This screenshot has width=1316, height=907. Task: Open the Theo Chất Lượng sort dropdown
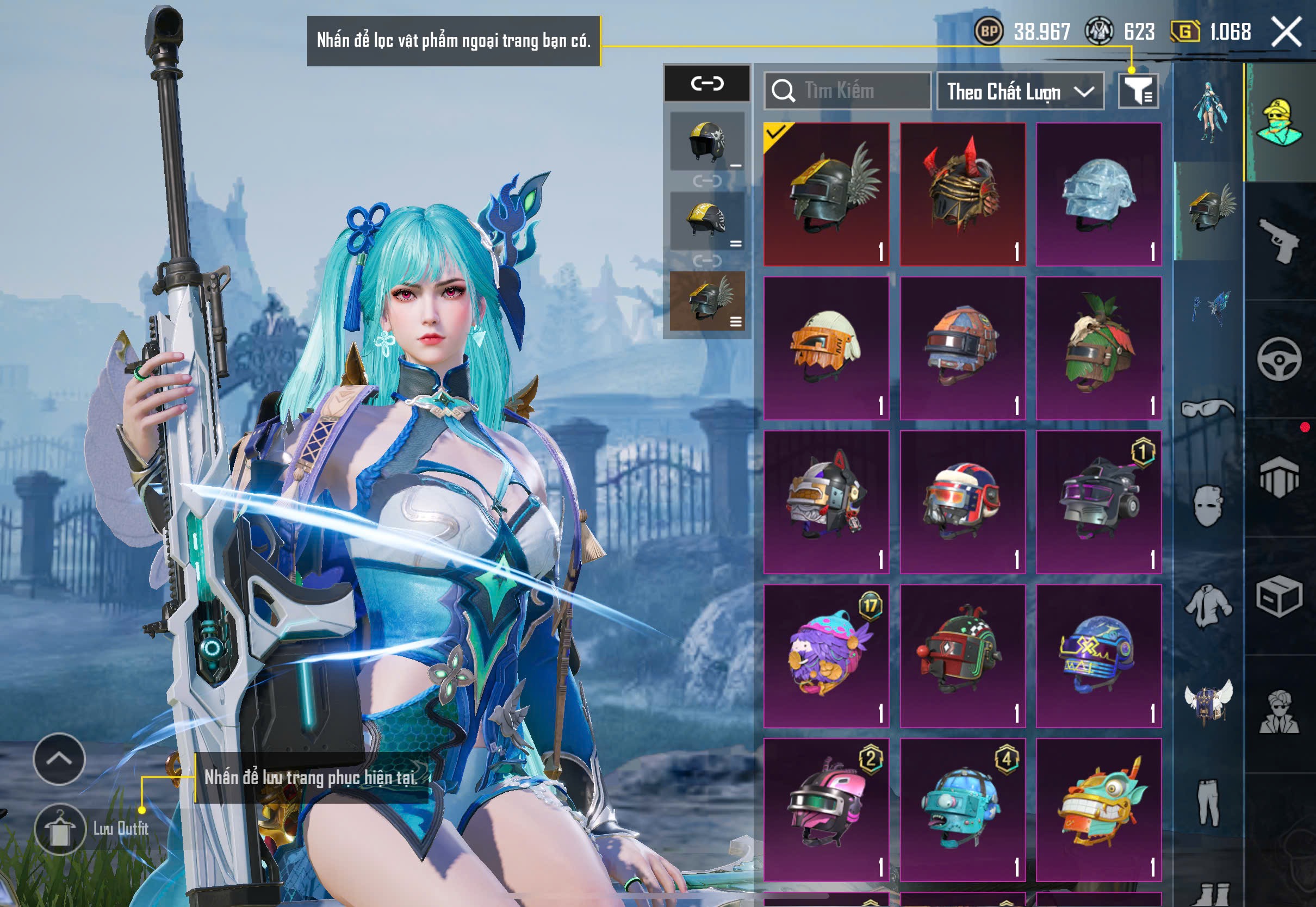coord(1020,91)
